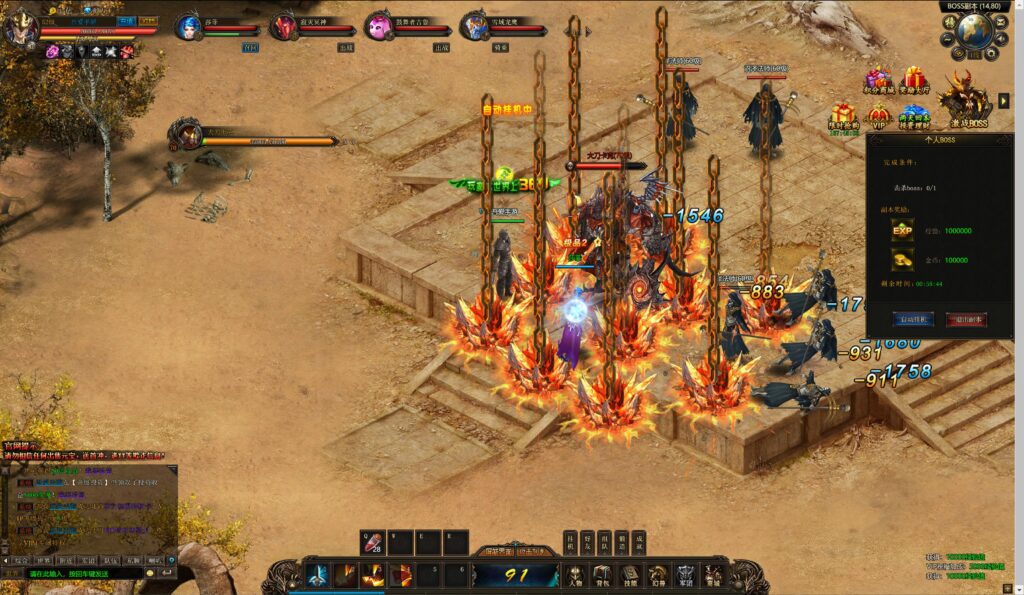The height and width of the screenshot is (595, 1024).
Task: Open the 技能 skills menu
Action: [630, 575]
